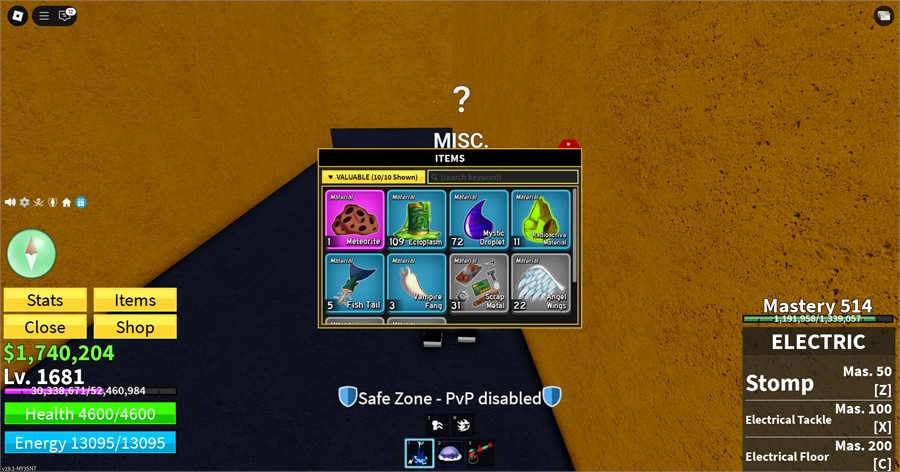Choose the Vampire Fang item
This screenshot has width=900, height=472.
[416, 283]
